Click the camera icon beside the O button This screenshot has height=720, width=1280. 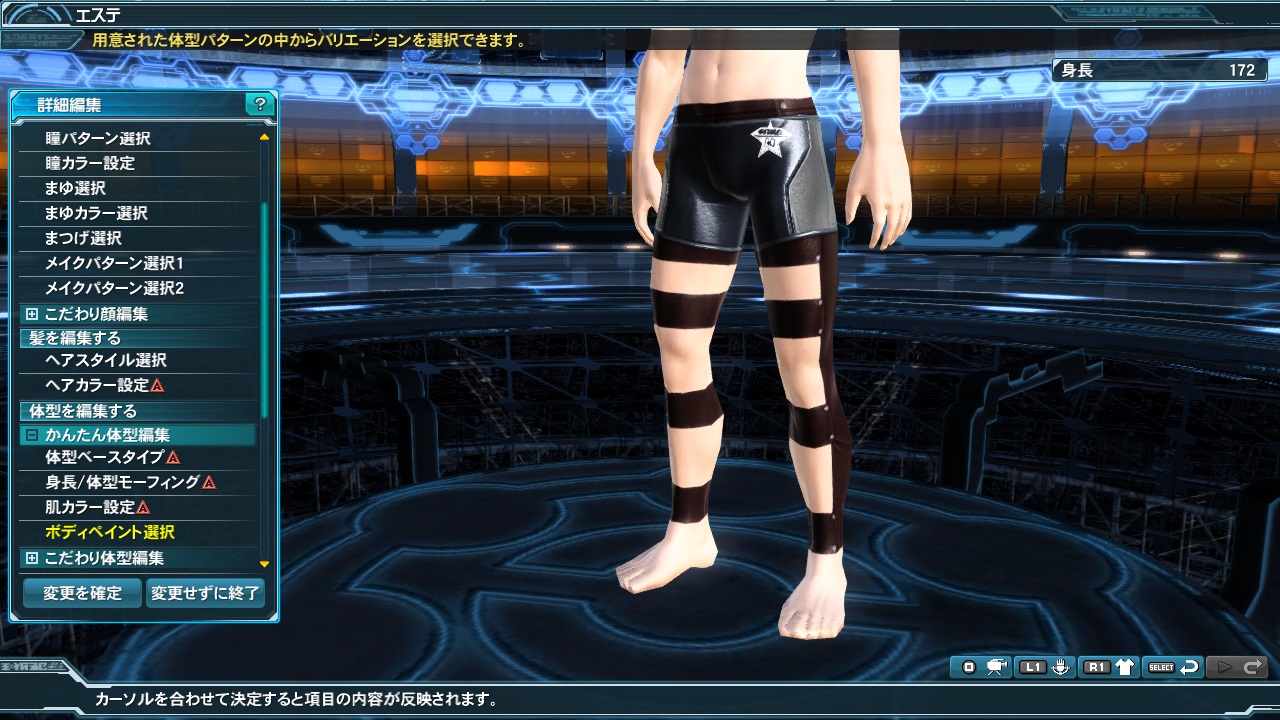point(999,667)
